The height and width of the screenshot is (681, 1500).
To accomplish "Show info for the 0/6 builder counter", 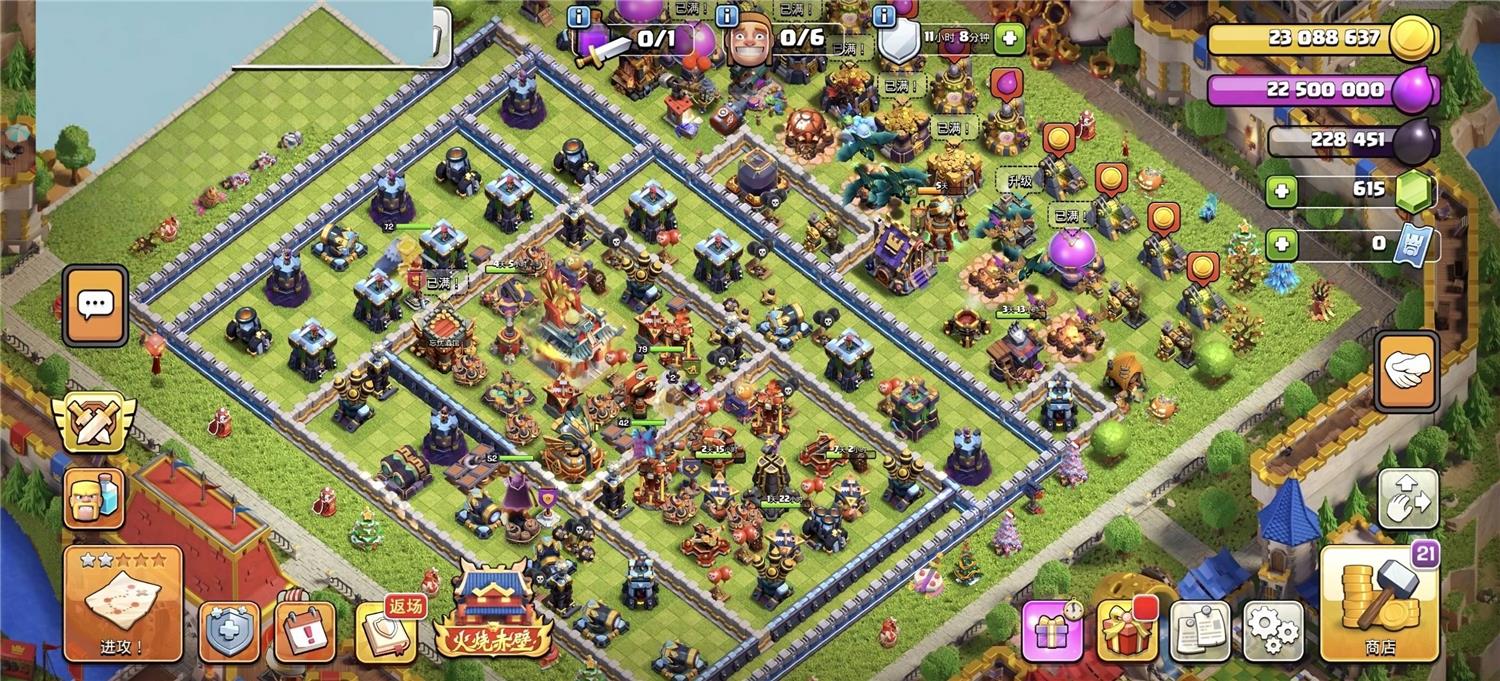I will [727, 16].
